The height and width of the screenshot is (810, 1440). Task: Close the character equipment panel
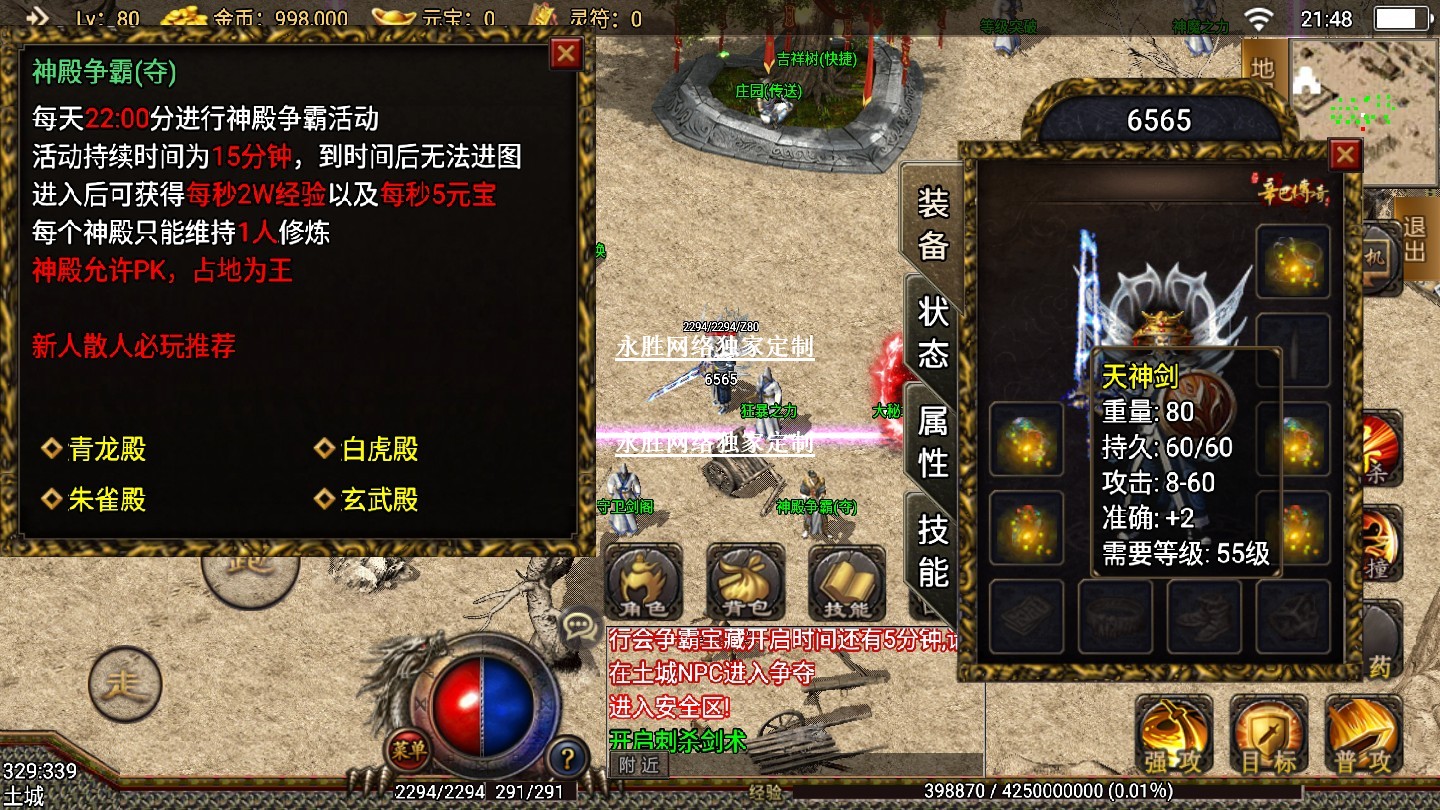[x=1345, y=155]
